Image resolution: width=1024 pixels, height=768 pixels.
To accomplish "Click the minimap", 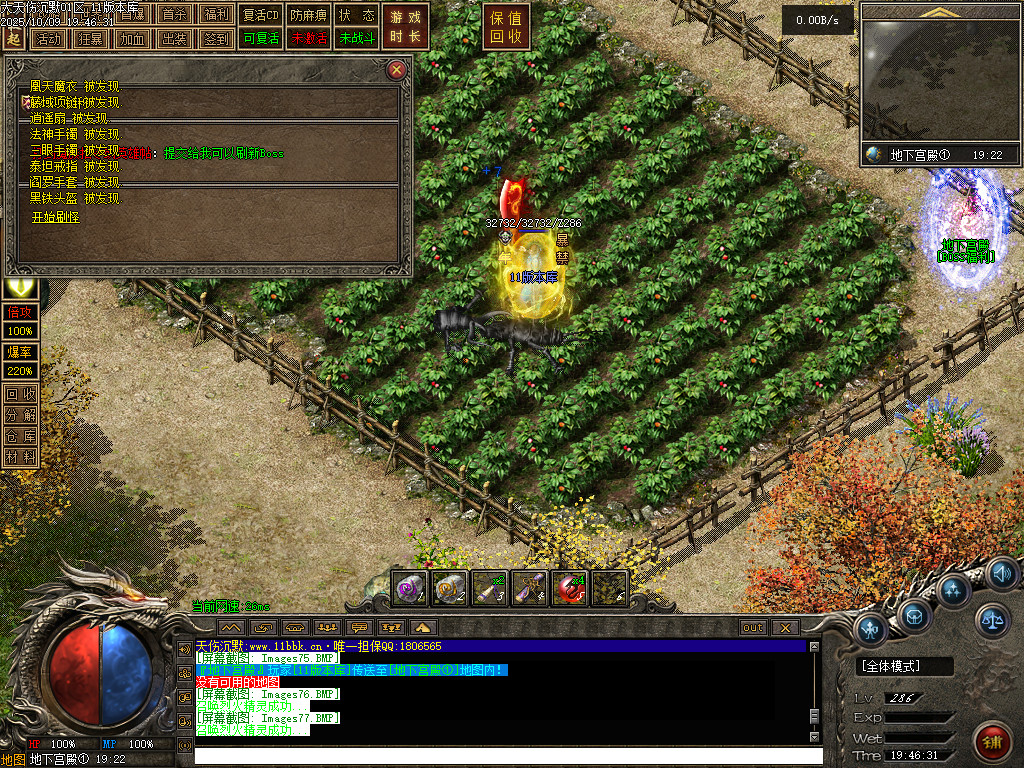I will click(939, 82).
